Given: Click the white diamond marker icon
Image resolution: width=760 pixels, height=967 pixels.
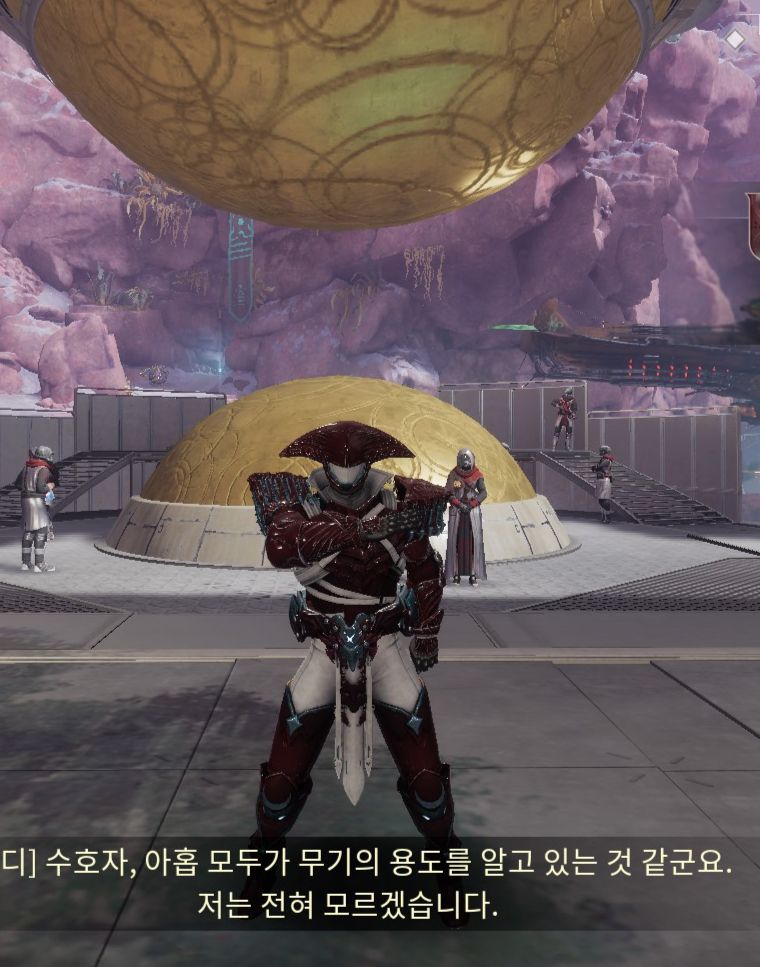Looking at the screenshot, I should pos(735,39).
